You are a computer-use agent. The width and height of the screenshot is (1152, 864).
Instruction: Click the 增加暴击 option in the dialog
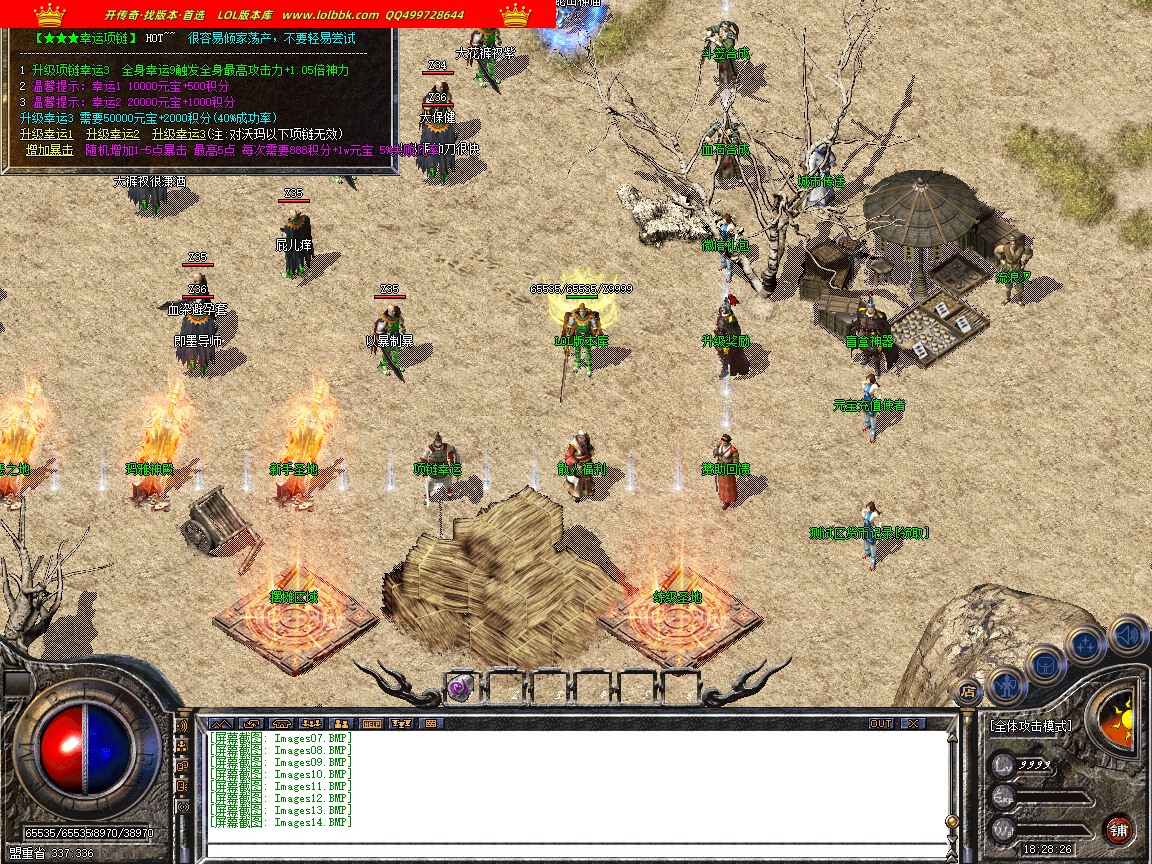click(49, 150)
